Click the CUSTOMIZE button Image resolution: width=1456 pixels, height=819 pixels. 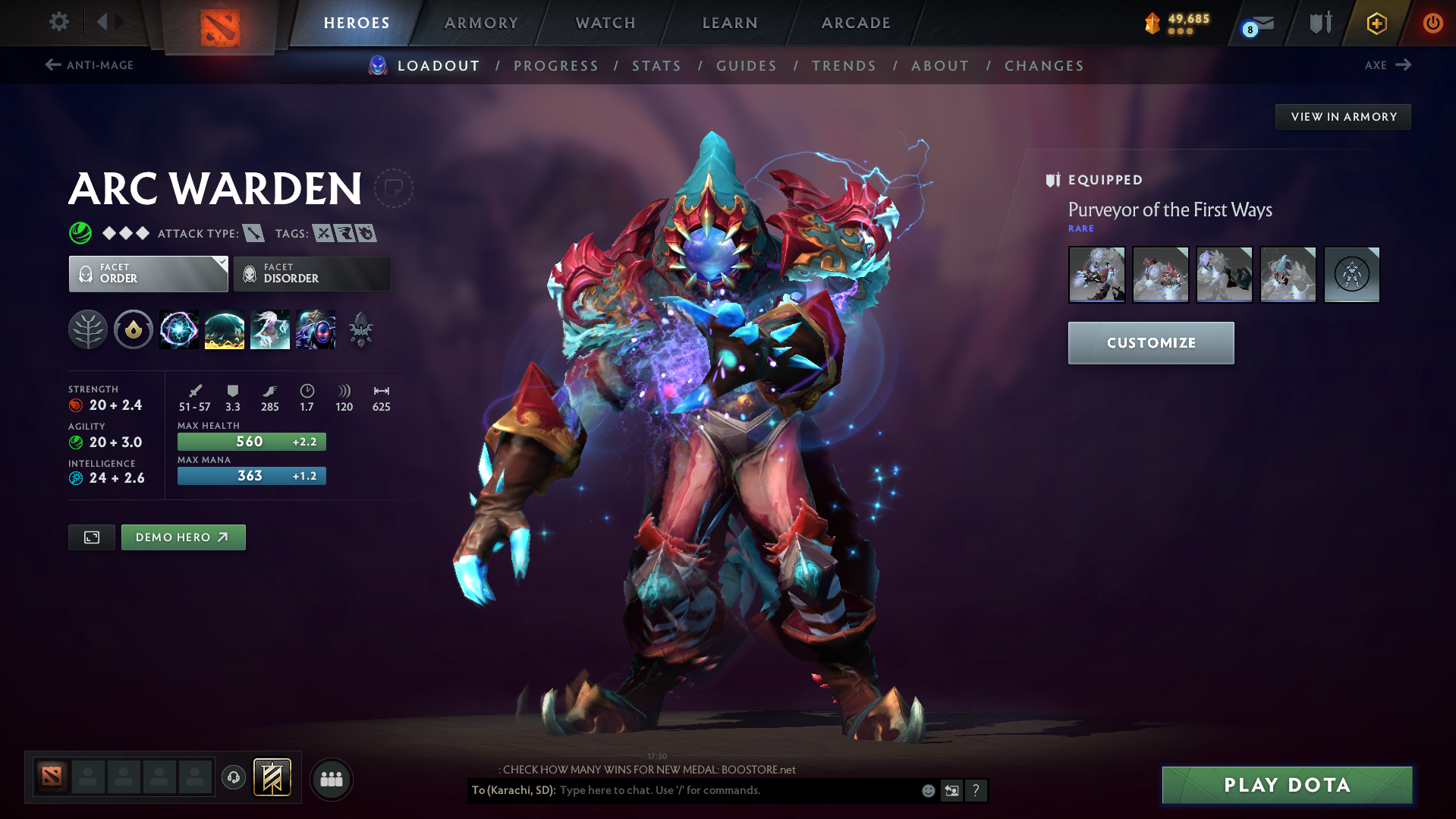(x=1150, y=342)
